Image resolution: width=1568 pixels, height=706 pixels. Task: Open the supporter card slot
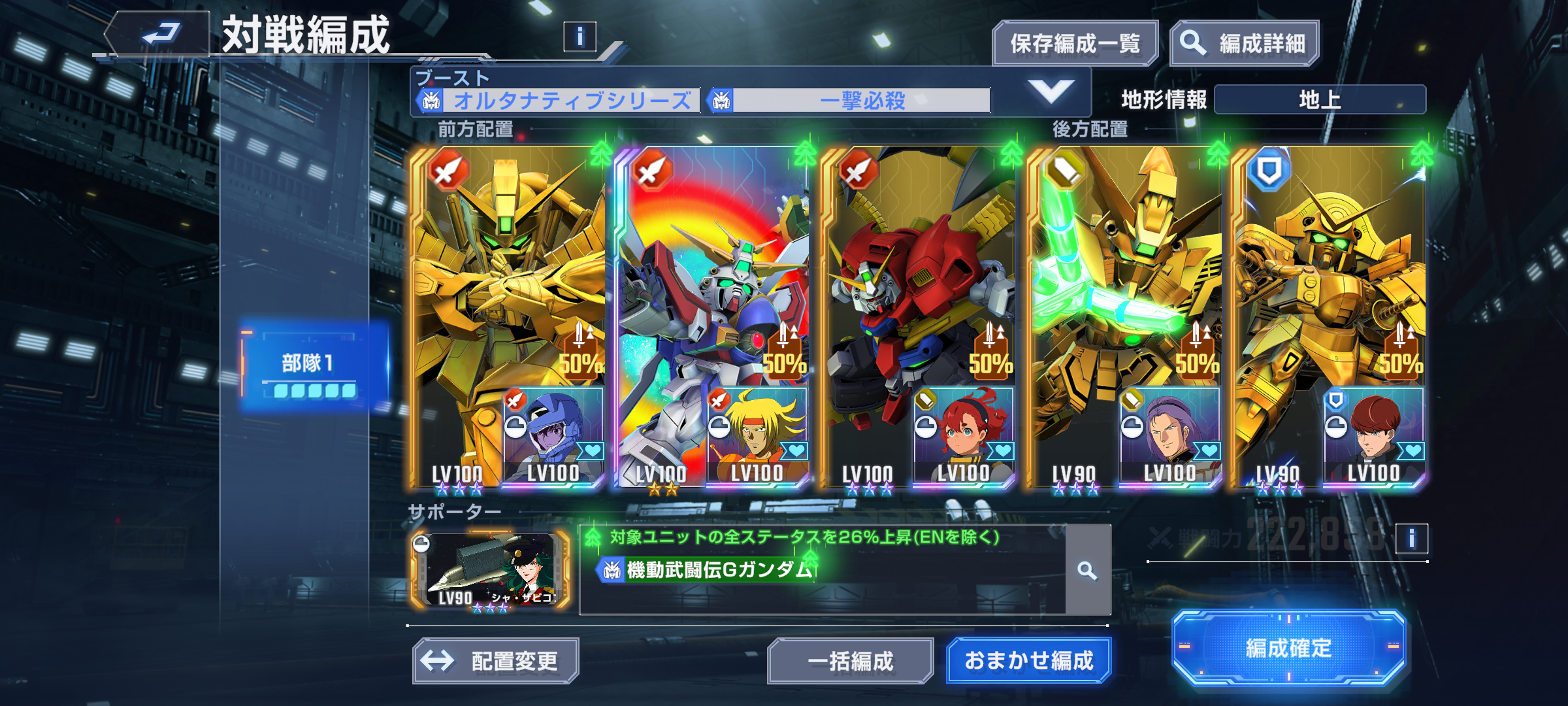(x=490, y=570)
